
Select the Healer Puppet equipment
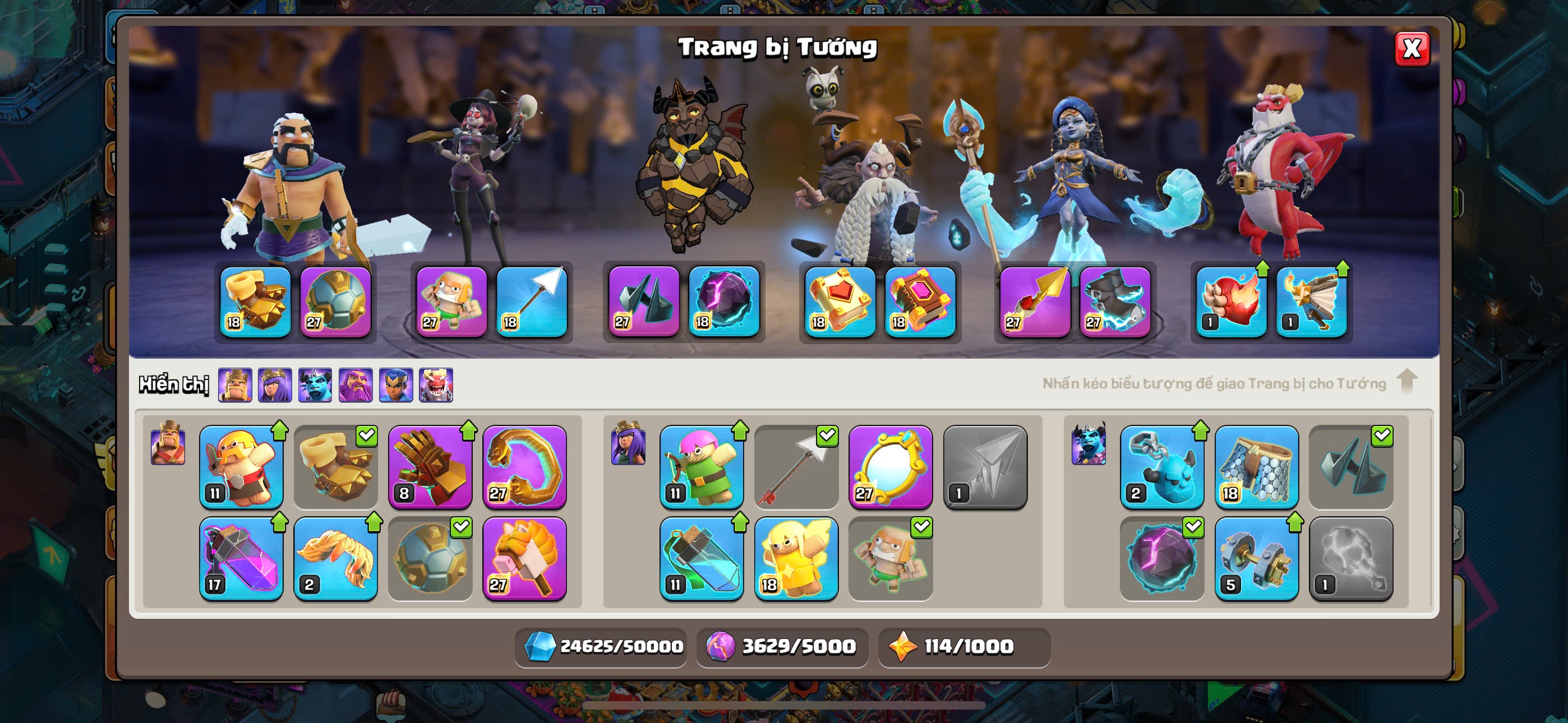click(x=796, y=558)
